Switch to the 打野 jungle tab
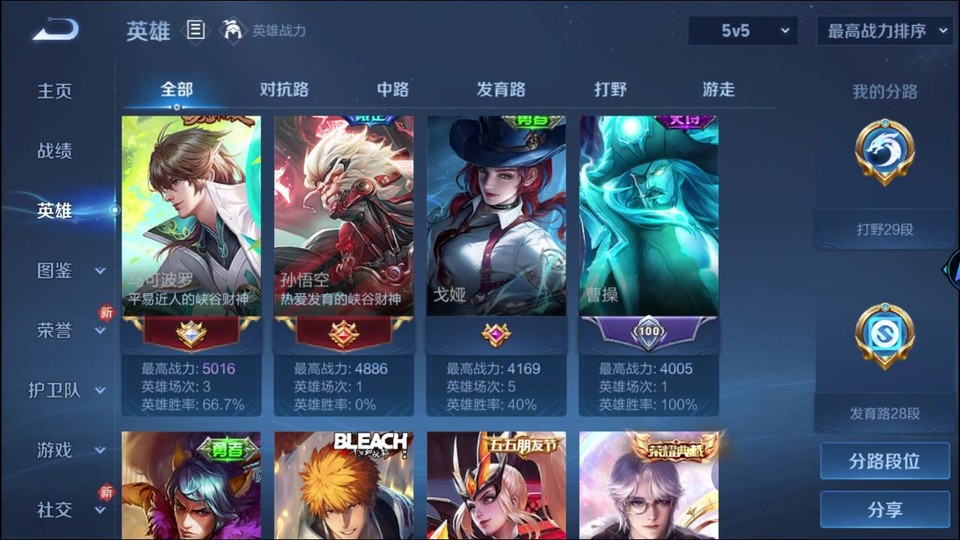The image size is (960, 540). 610,90
